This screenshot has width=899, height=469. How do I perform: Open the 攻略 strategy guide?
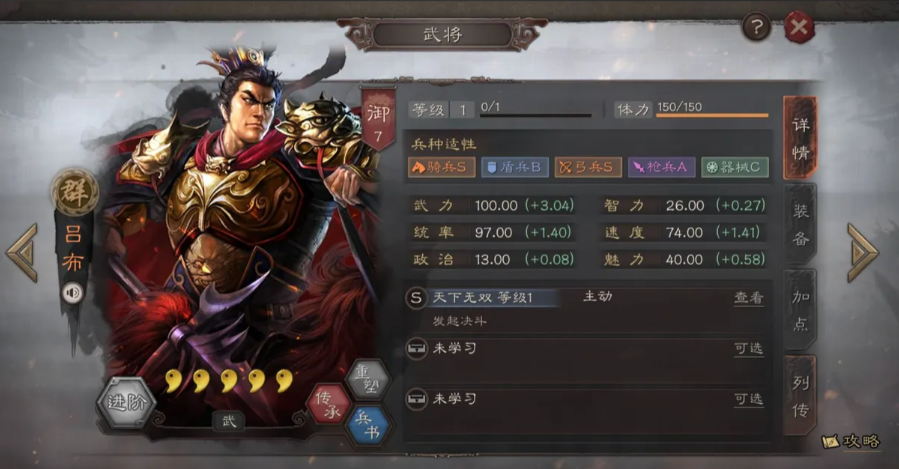tap(853, 440)
